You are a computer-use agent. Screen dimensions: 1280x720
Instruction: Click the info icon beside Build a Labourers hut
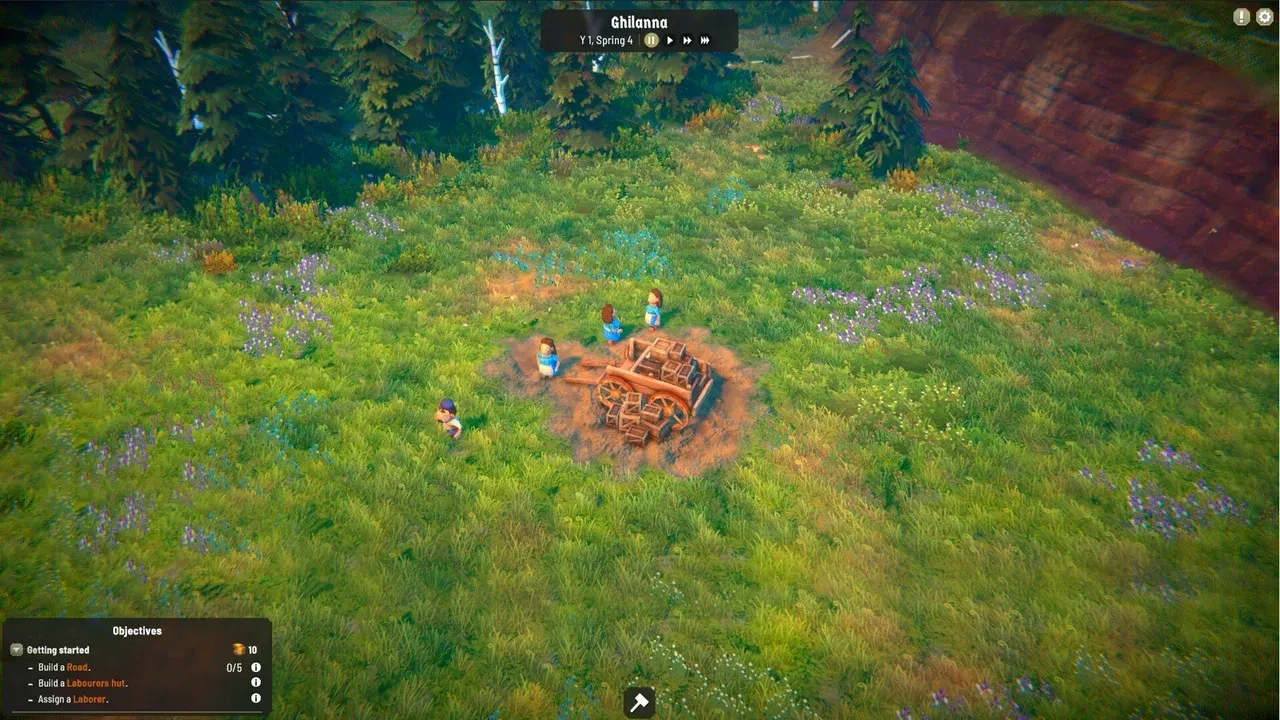point(255,683)
